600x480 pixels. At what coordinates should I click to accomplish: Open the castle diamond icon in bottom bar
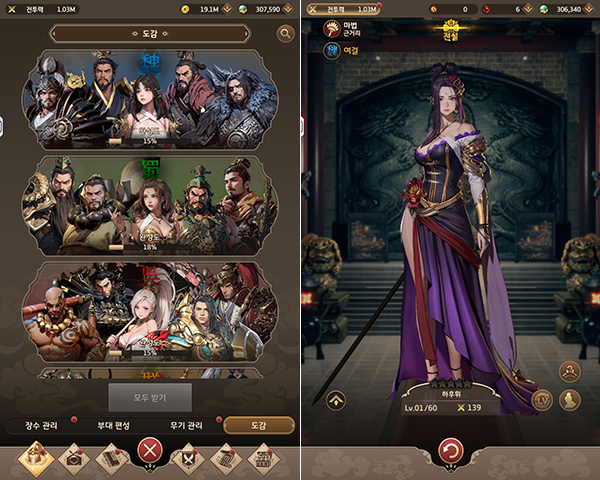tap(36, 458)
